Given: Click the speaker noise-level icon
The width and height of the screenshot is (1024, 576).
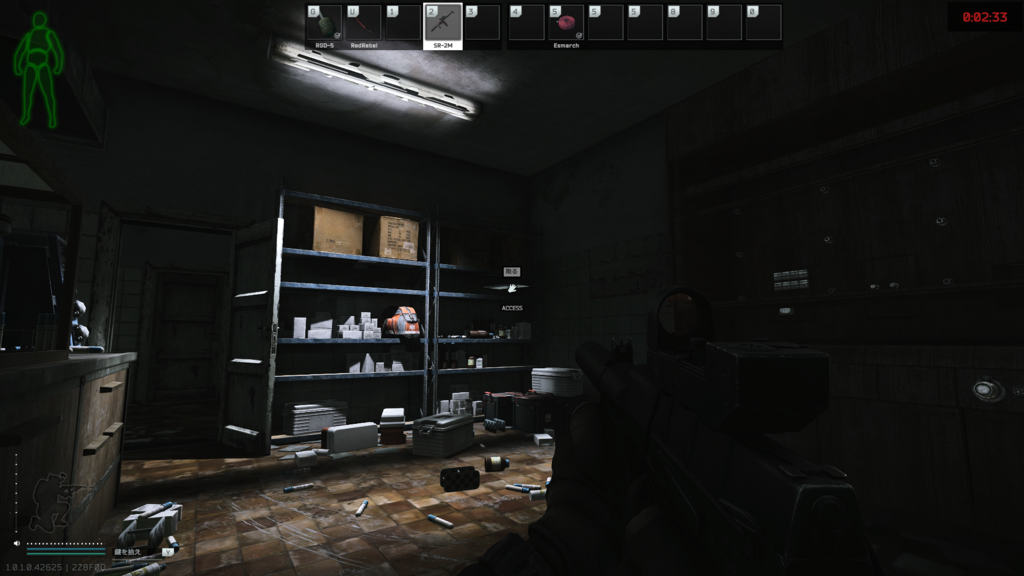Looking at the screenshot, I should click(x=19, y=543).
